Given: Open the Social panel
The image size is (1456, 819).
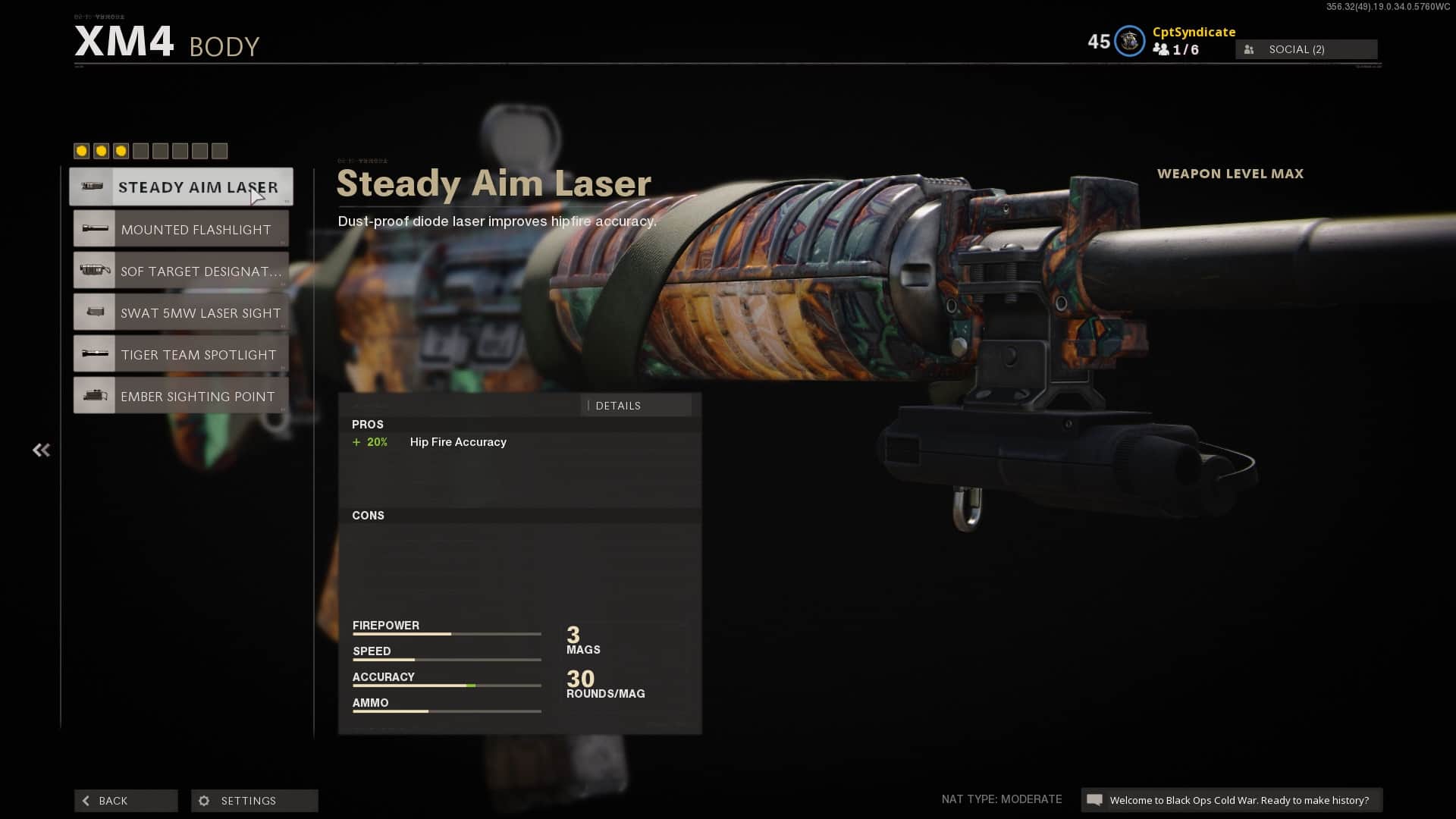Looking at the screenshot, I should click(1306, 49).
